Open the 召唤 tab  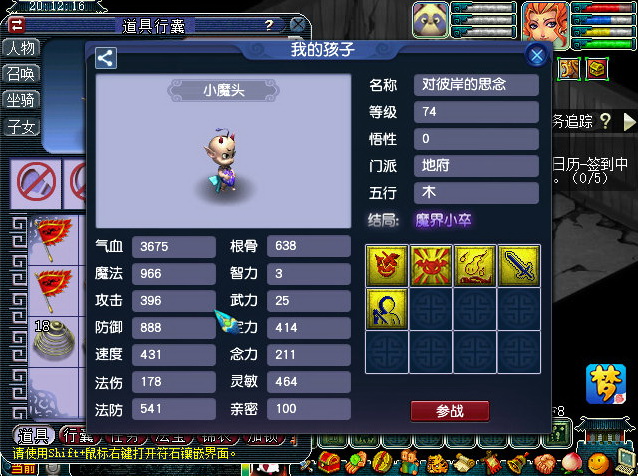[21, 74]
